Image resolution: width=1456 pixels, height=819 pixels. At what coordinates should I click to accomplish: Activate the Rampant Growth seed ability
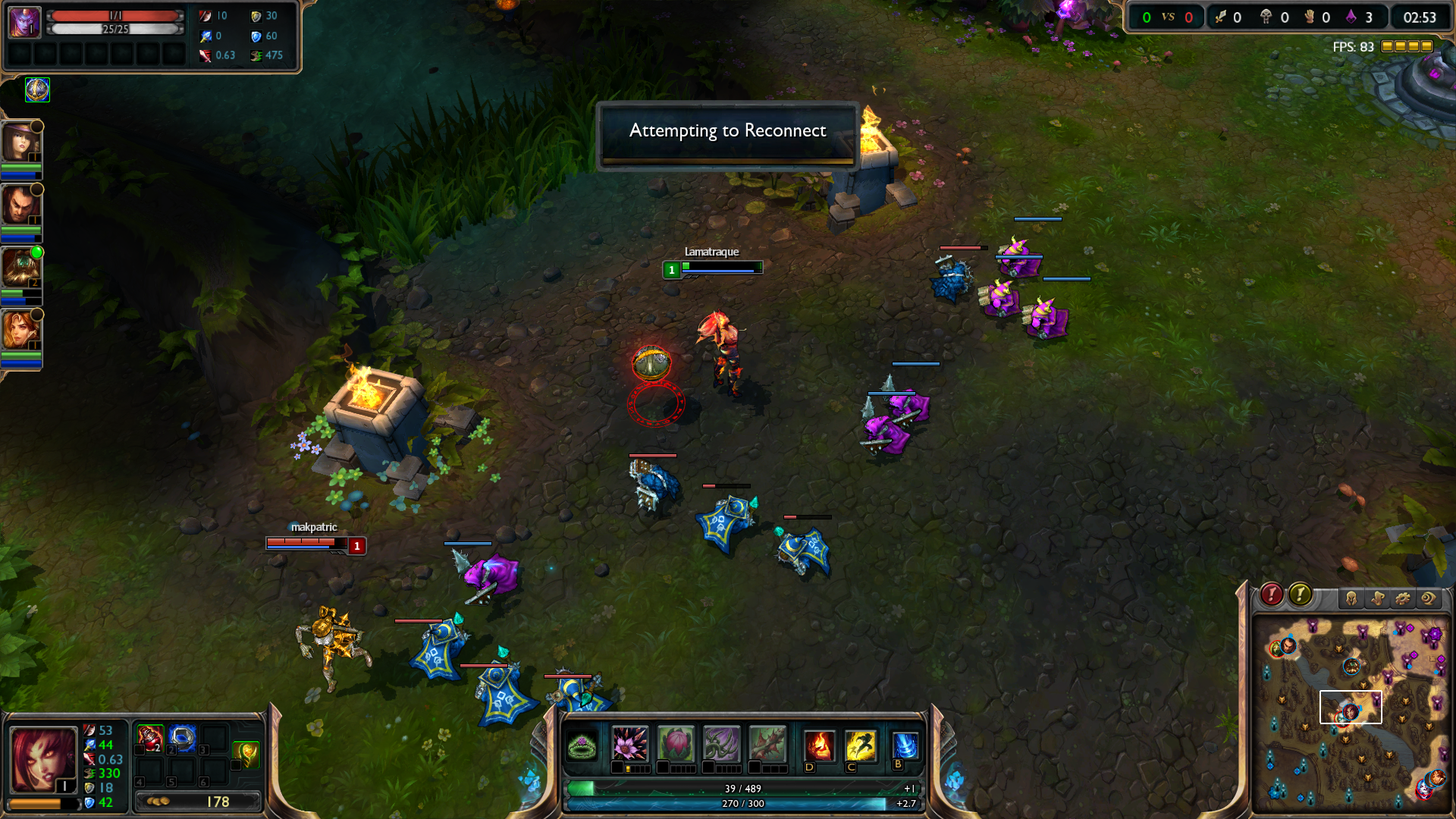676,743
